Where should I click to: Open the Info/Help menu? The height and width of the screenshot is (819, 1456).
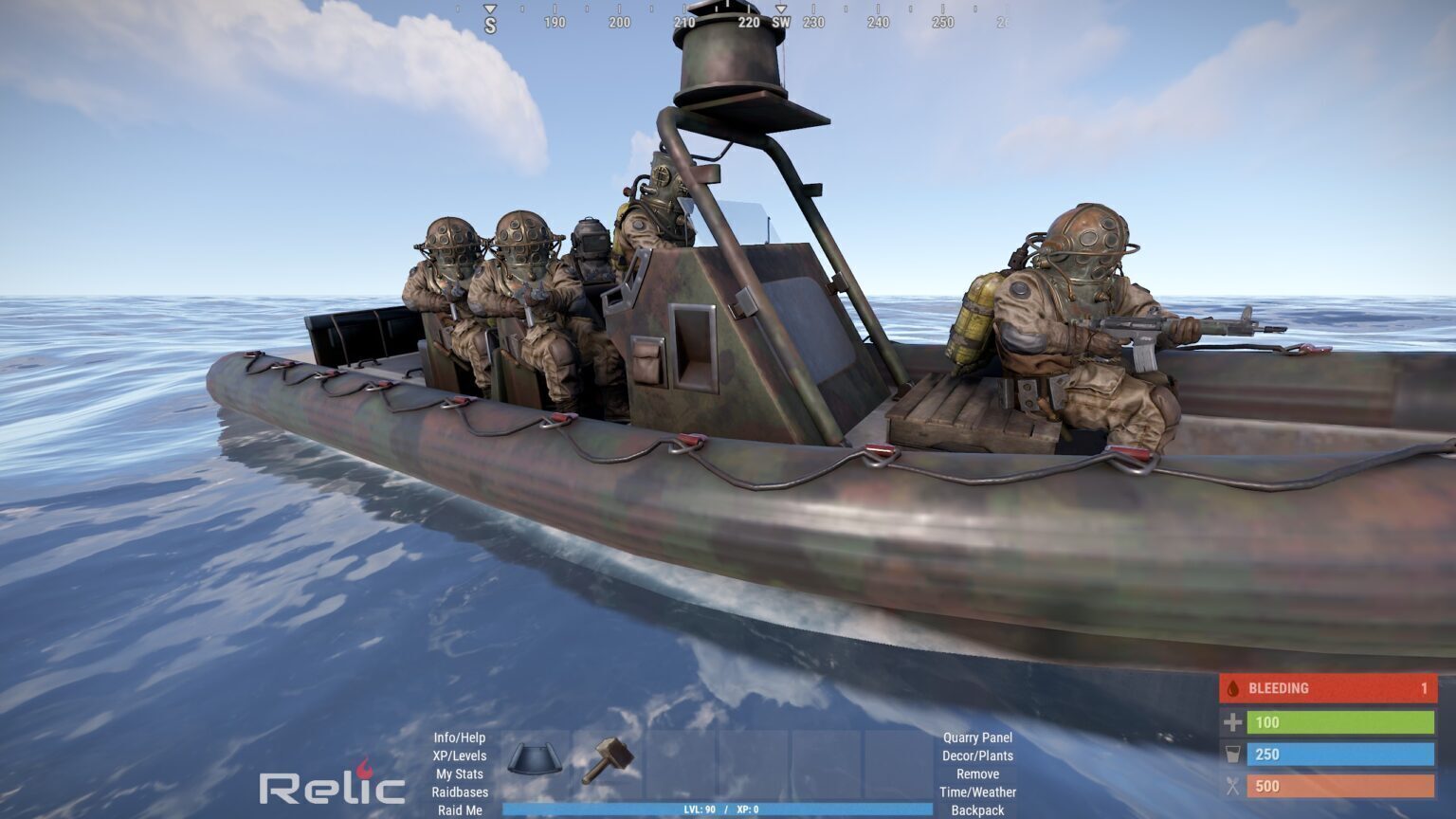coord(459,737)
